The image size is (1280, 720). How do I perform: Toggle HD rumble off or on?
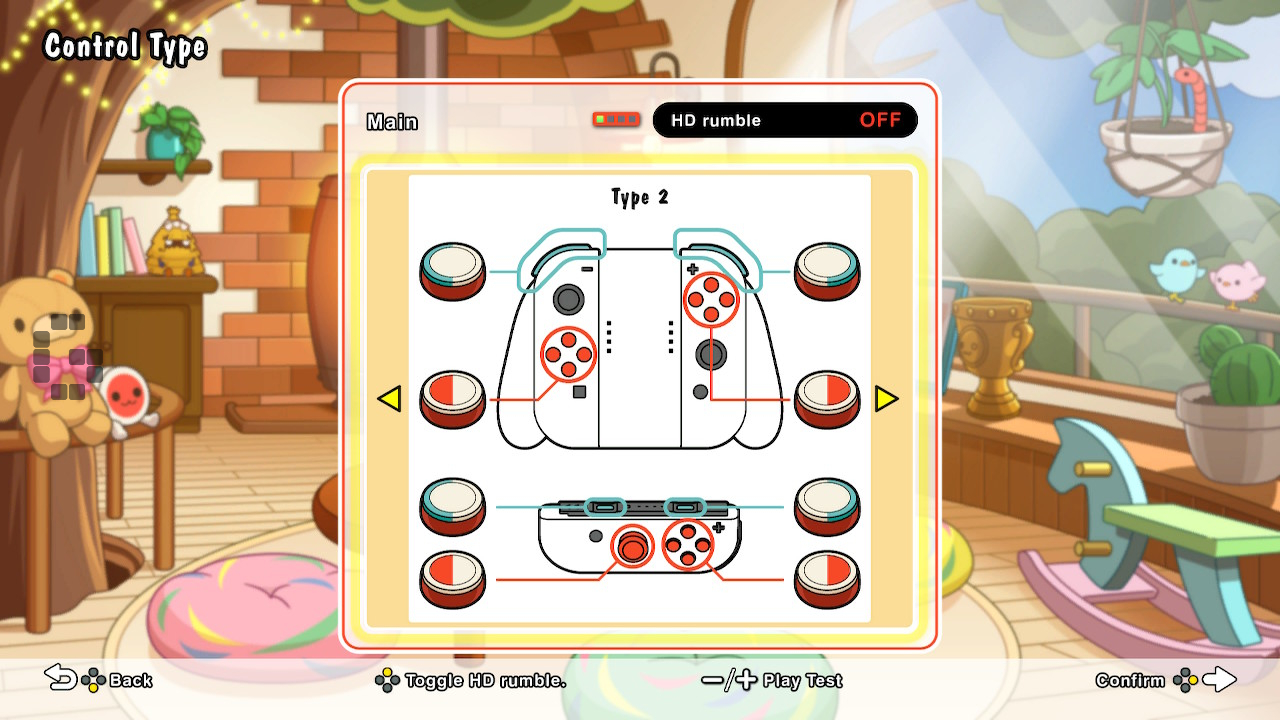pos(783,120)
